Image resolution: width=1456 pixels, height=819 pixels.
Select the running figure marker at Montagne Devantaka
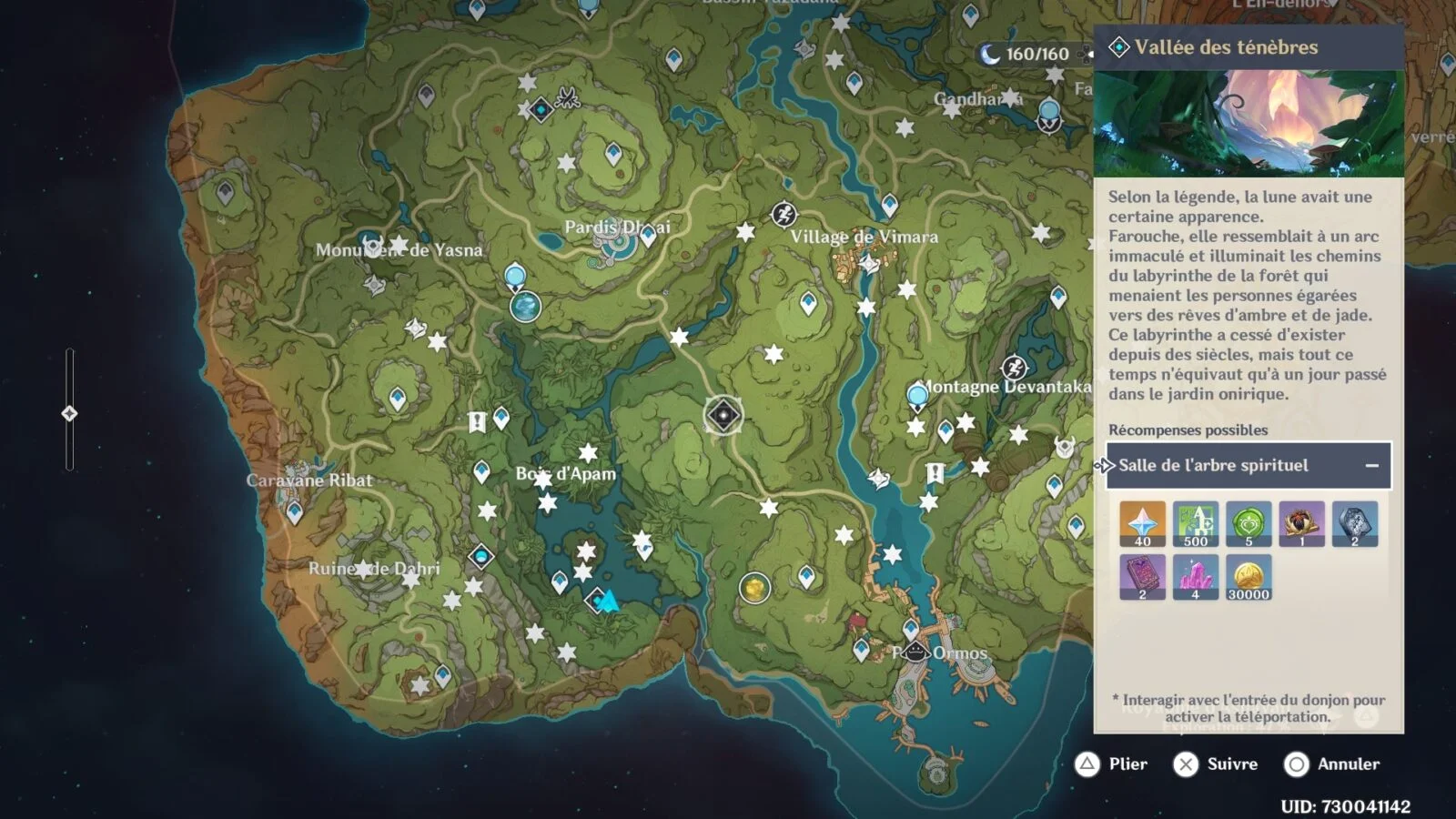pos(1014,368)
